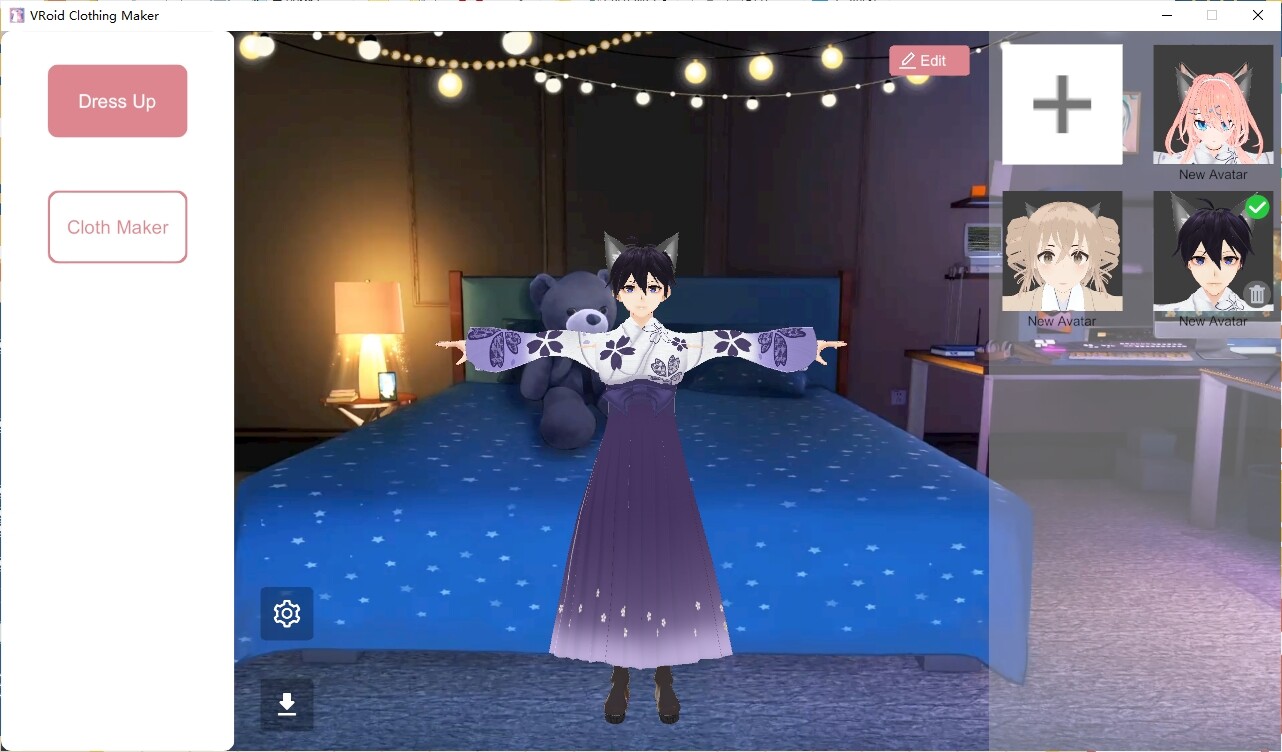Viewport: 1282px width, 752px height.
Task: Click the VRoid Clothing Maker title text
Action: 95,15
